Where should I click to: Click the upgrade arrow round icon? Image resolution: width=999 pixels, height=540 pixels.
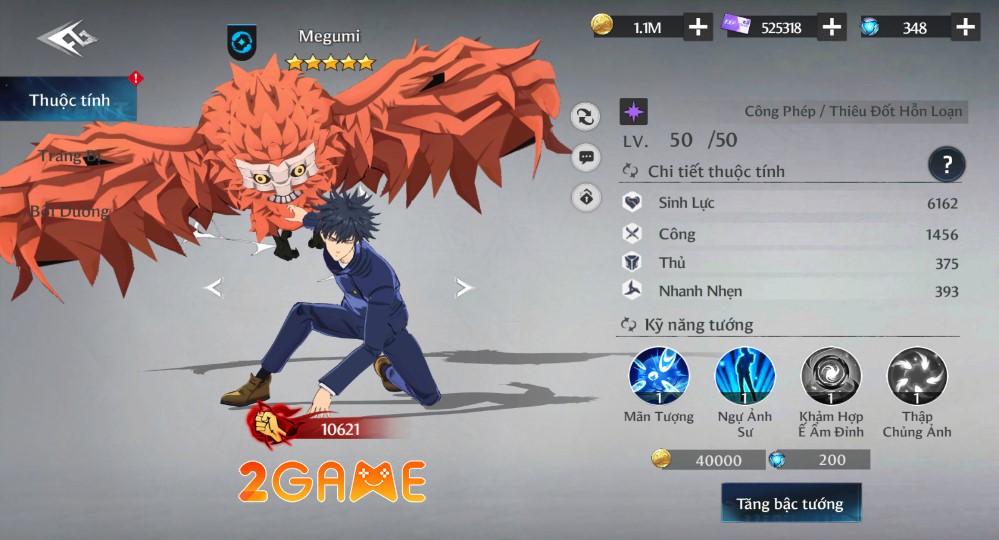tap(586, 198)
